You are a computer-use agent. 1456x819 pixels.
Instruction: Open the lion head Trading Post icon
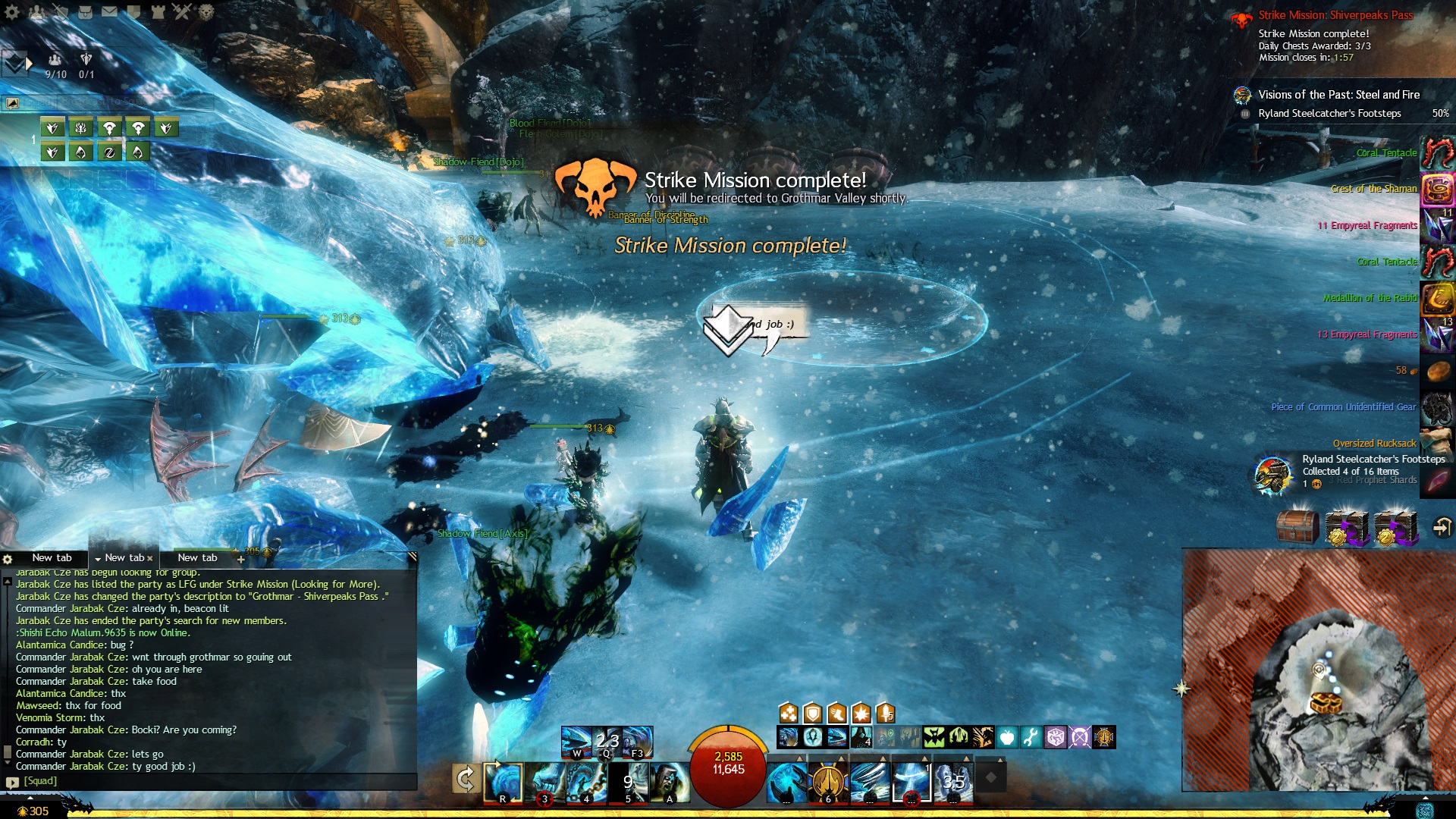206,11
